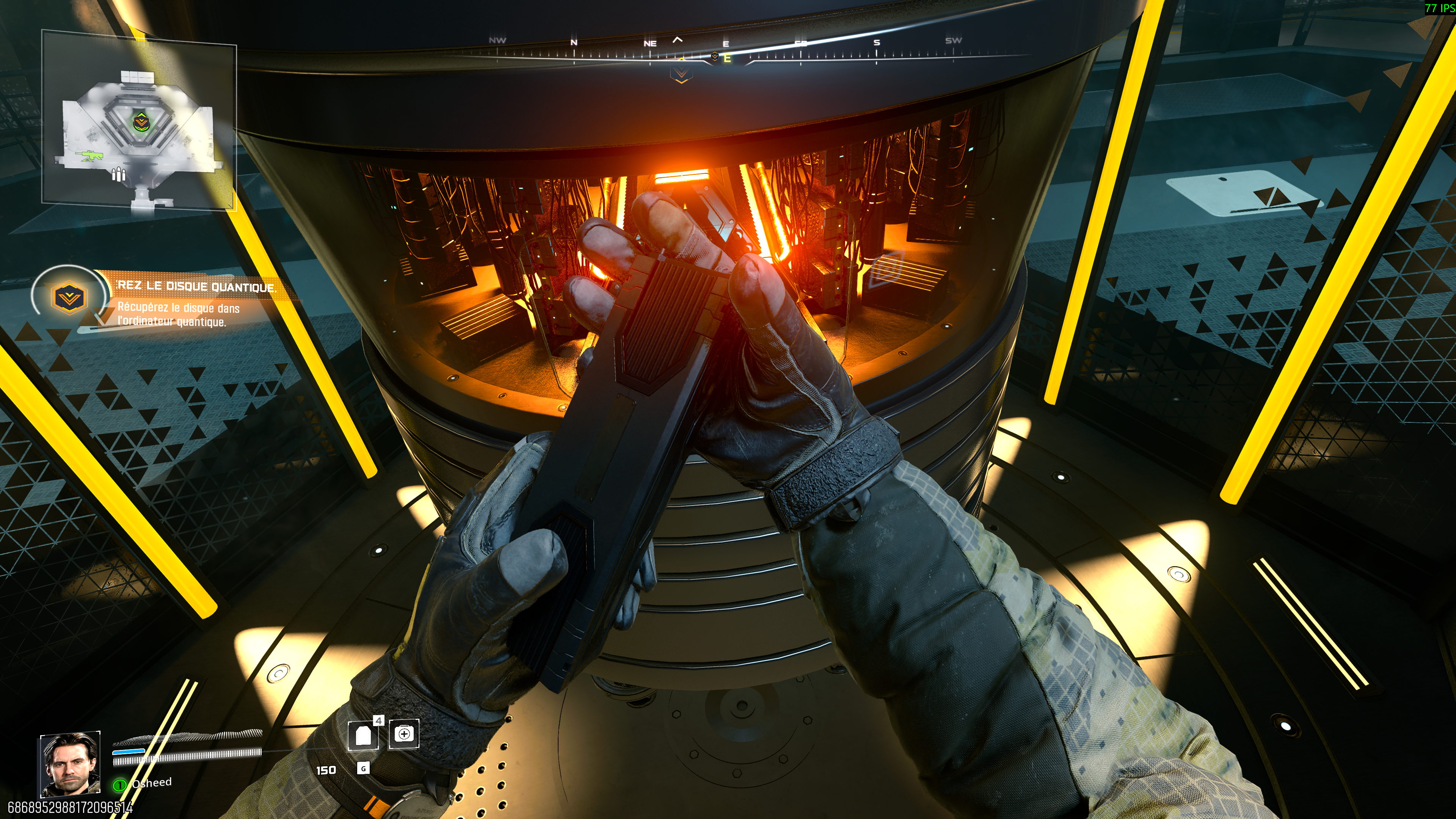
Task: Click the objective marker on the compass
Action: (x=681, y=72)
